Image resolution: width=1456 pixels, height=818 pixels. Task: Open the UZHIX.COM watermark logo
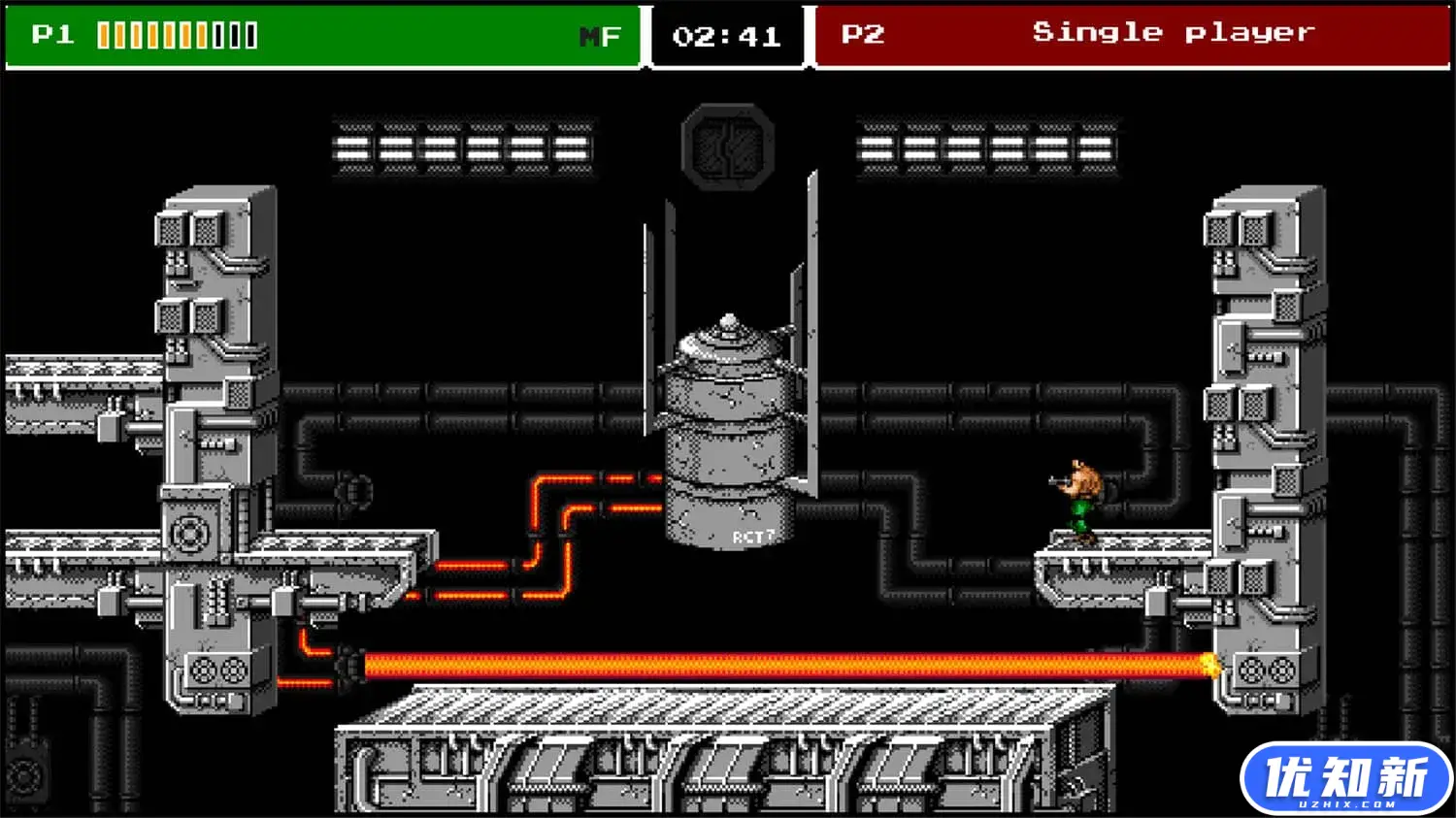(1345, 779)
